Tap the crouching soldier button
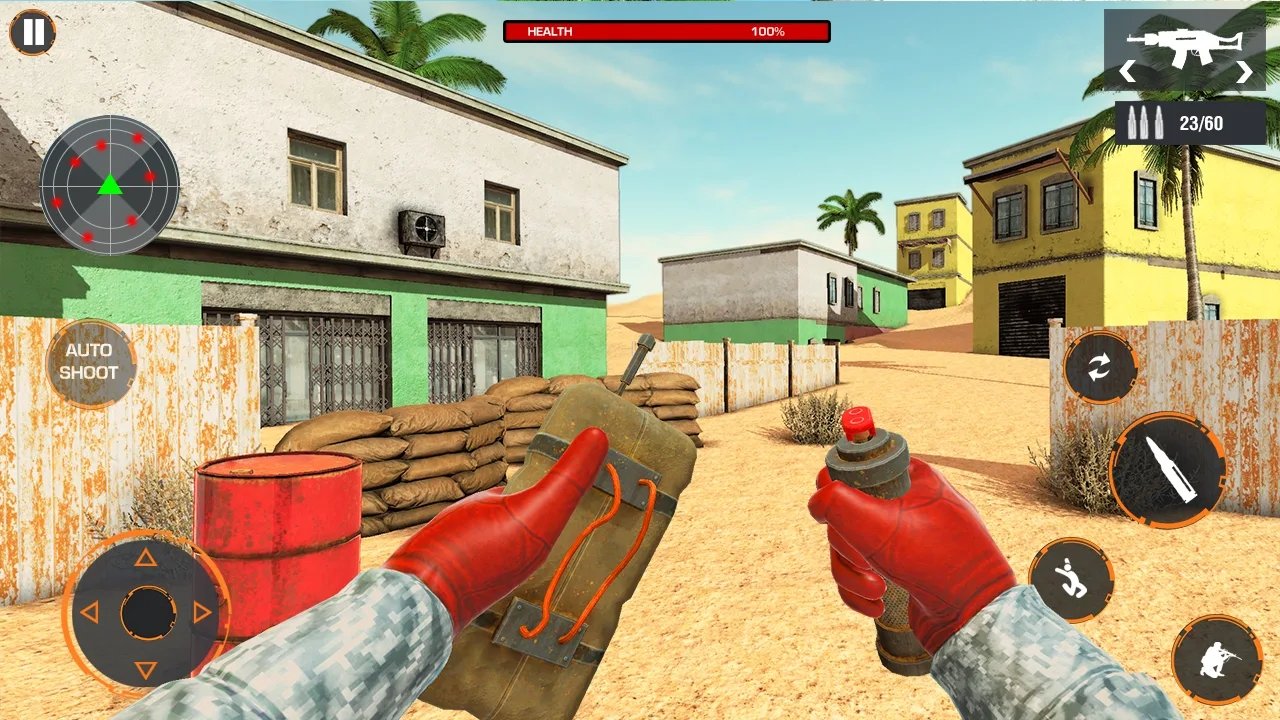 (1217, 659)
